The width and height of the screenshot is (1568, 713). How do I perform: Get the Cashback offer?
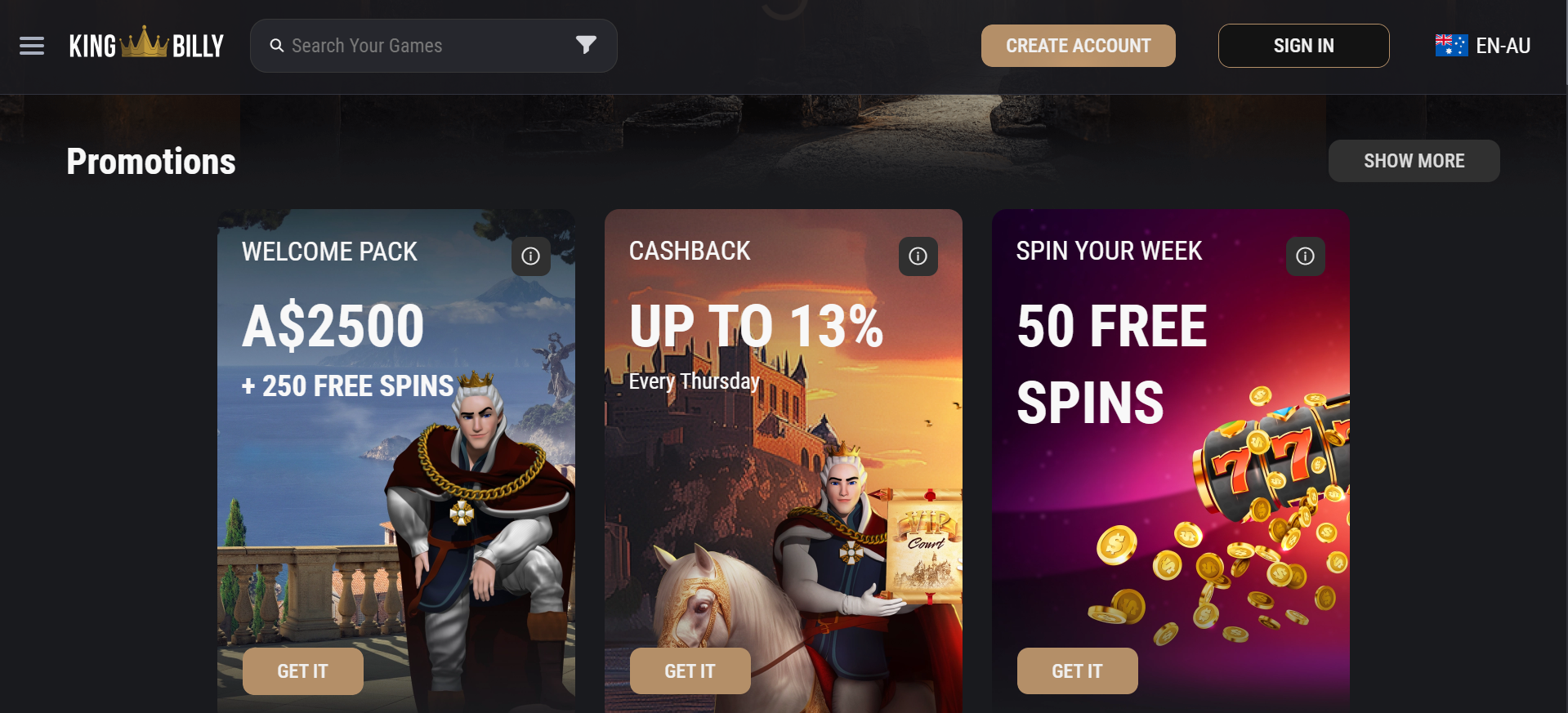(x=690, y=671)
